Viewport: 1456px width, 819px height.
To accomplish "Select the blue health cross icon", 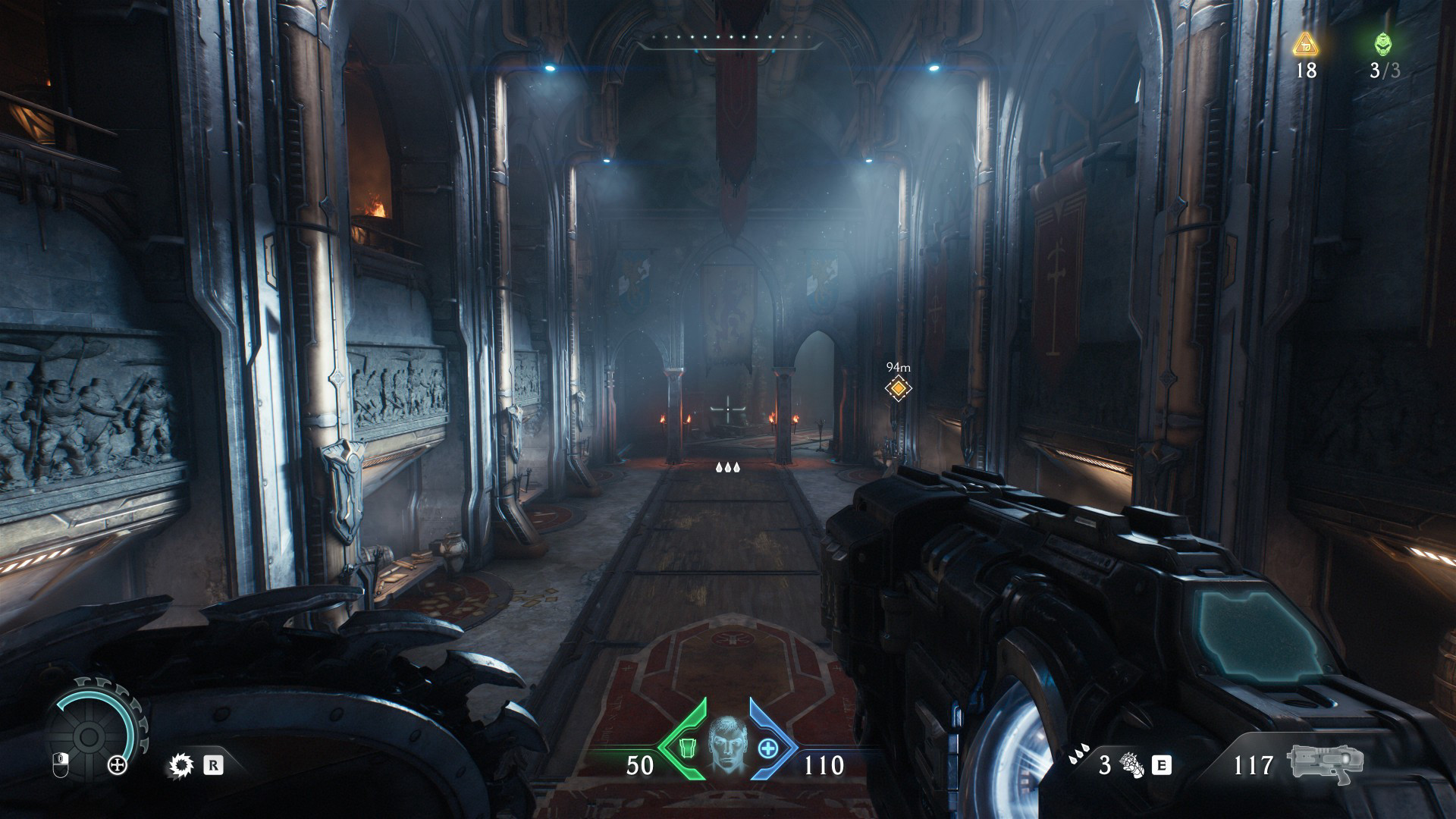I will [768, 748].
